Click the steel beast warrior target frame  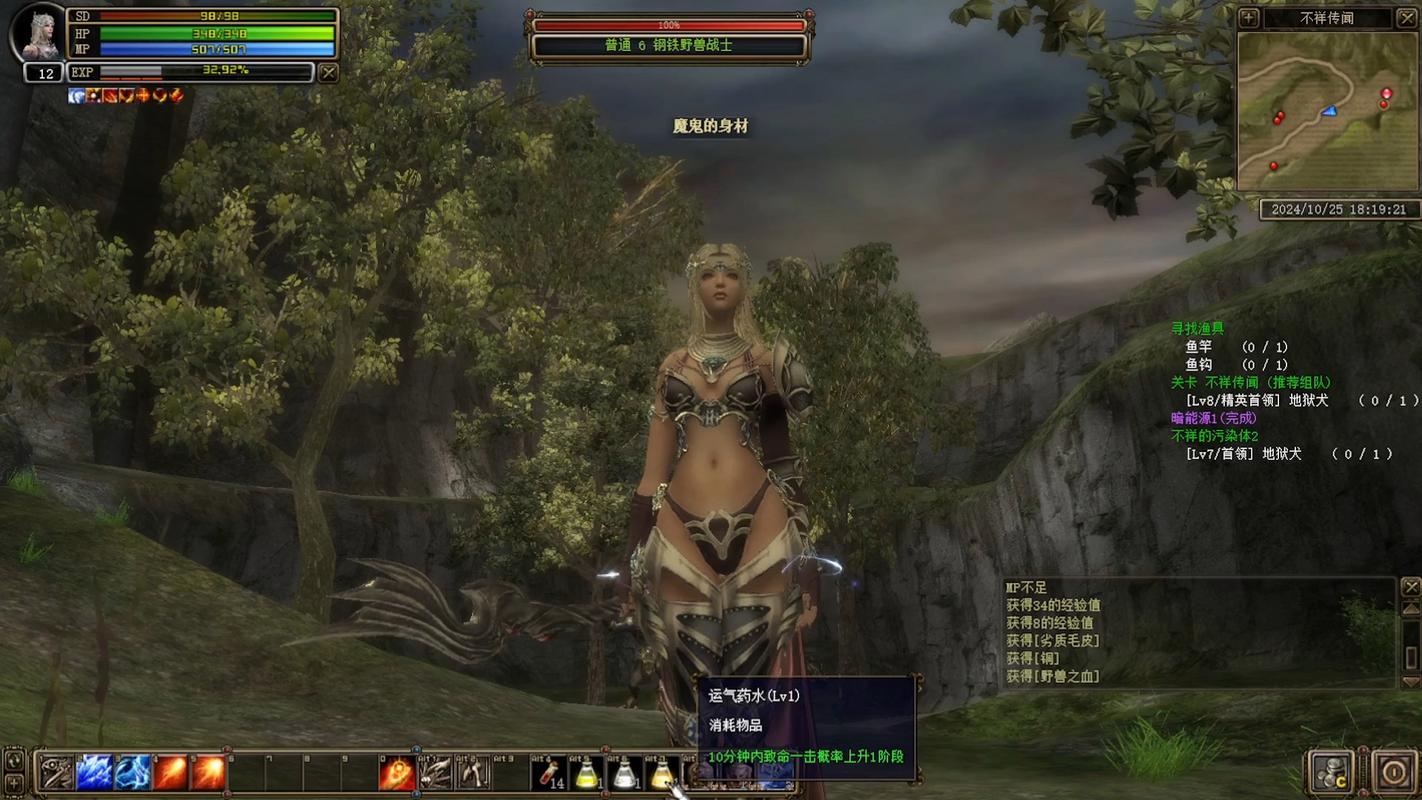coord(669,46)
